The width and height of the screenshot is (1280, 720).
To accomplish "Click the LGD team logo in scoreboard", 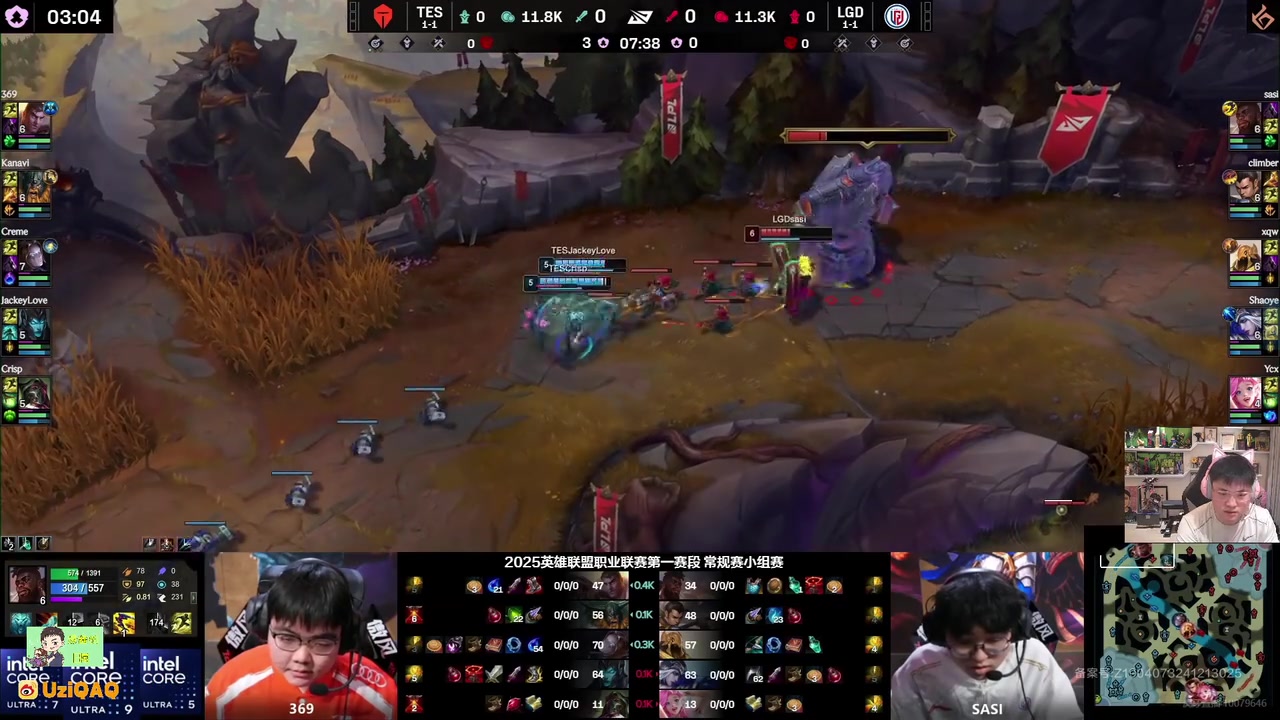I will click(896, 17).
